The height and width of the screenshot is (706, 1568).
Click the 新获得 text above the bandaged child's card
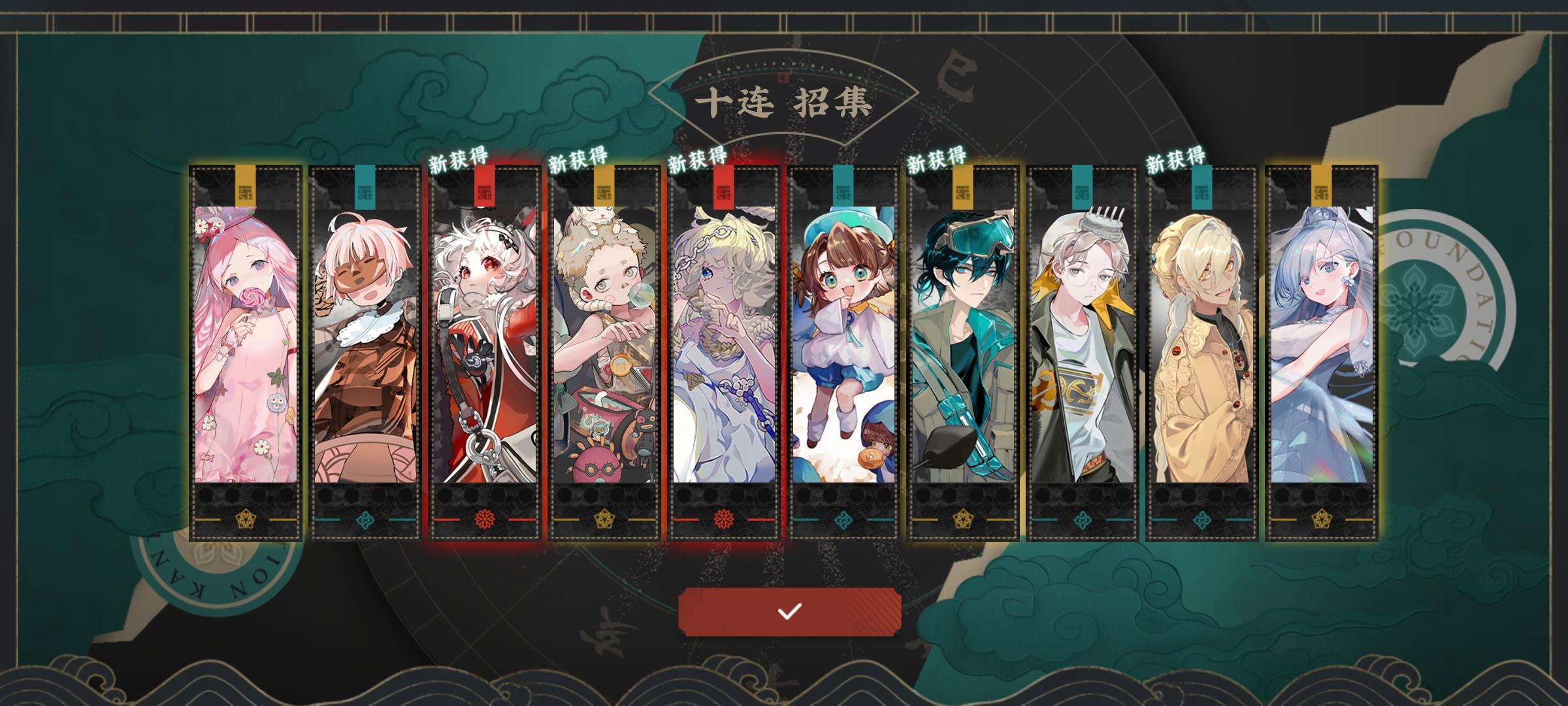pos(577,159)
